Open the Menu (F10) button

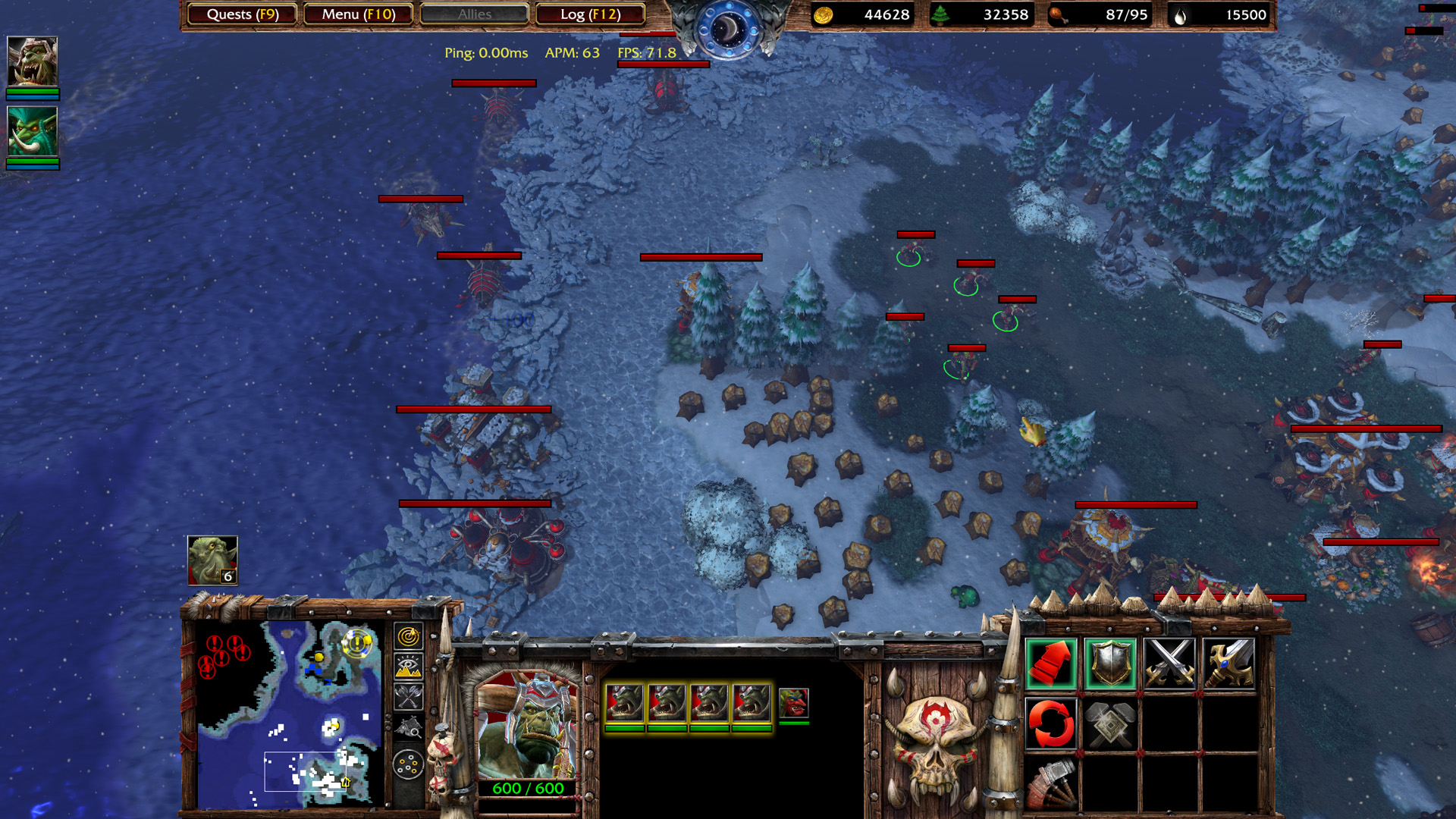(358, 14)
